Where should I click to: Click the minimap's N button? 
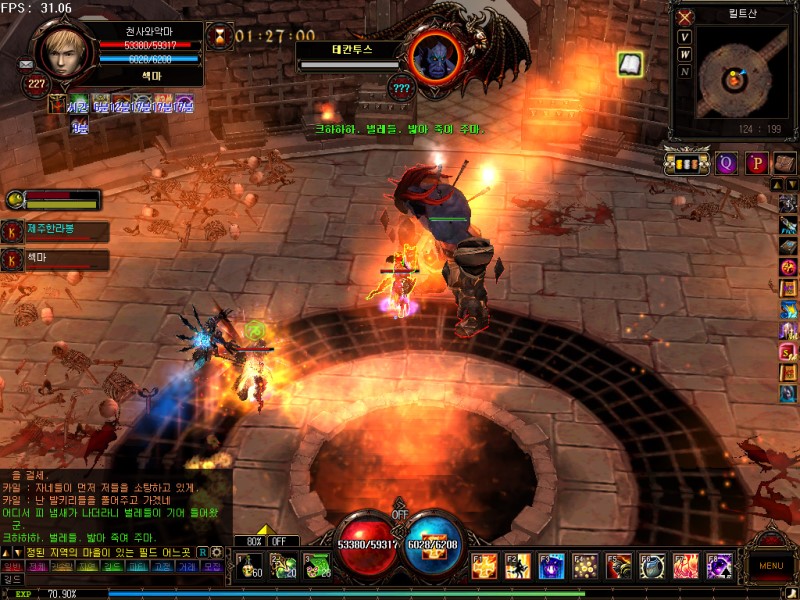[685, 71]
